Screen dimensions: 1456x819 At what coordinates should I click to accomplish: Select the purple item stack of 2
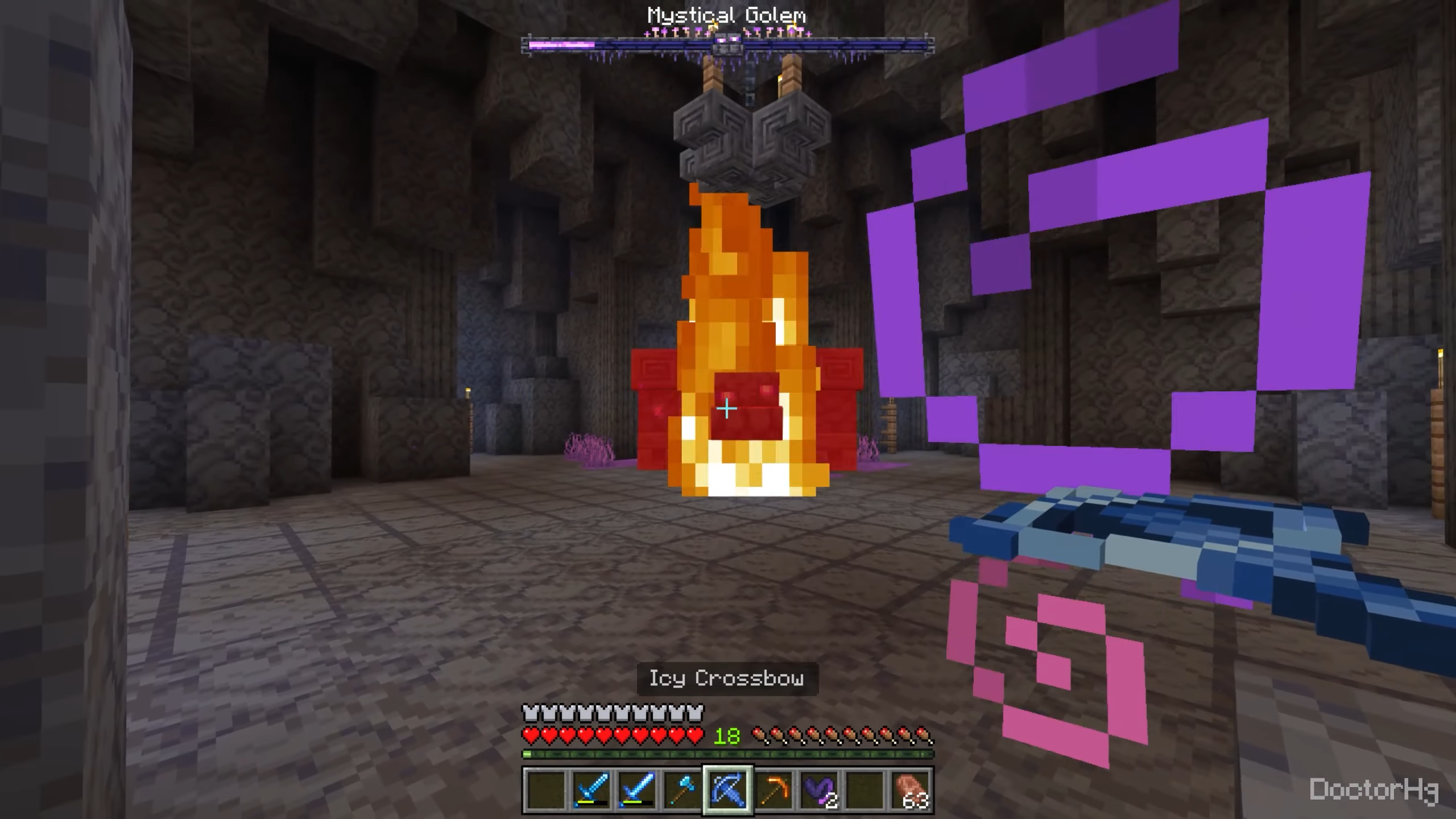(820, 789)
